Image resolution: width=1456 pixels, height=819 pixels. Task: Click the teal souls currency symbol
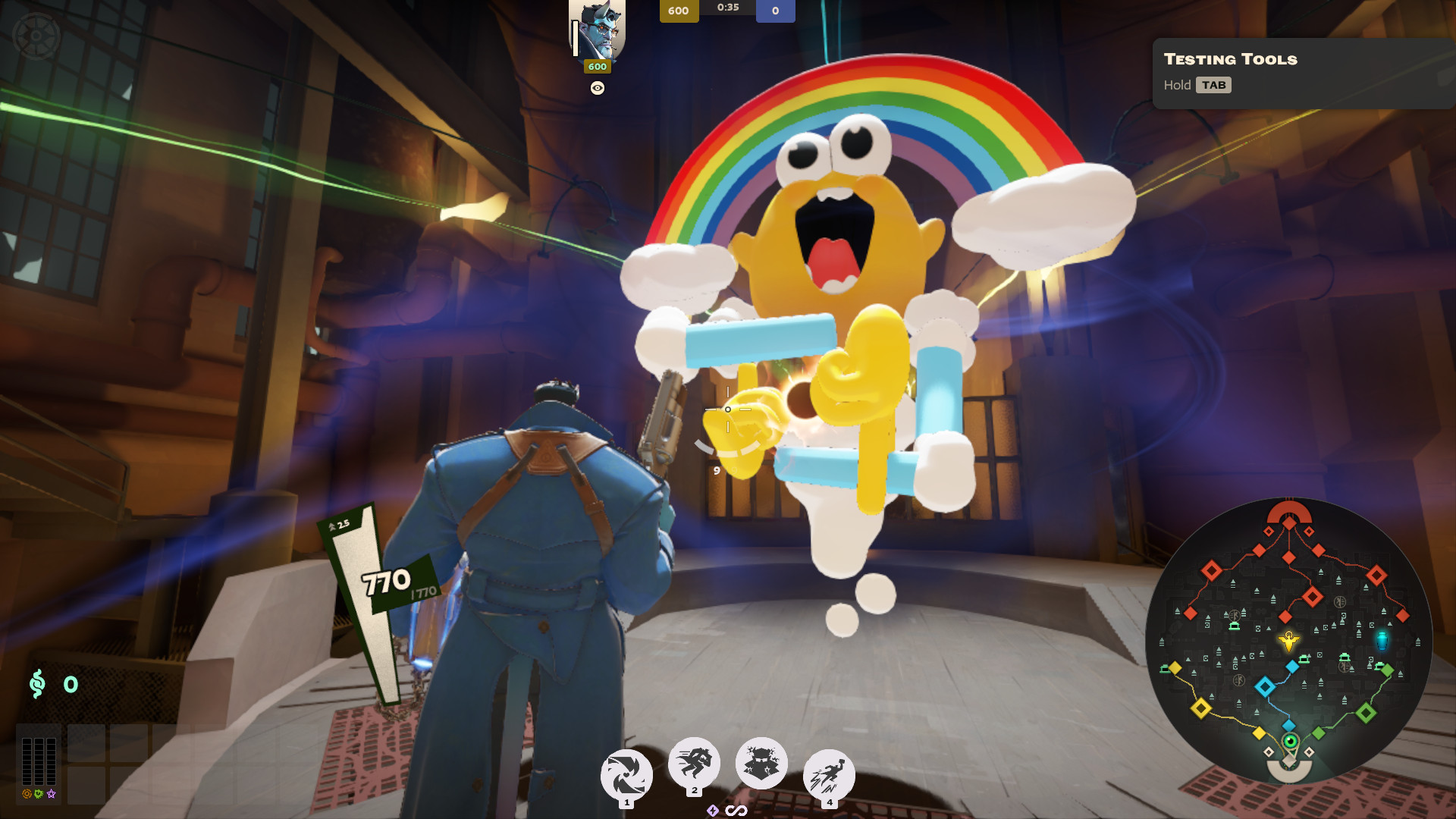tap(36, 683)
